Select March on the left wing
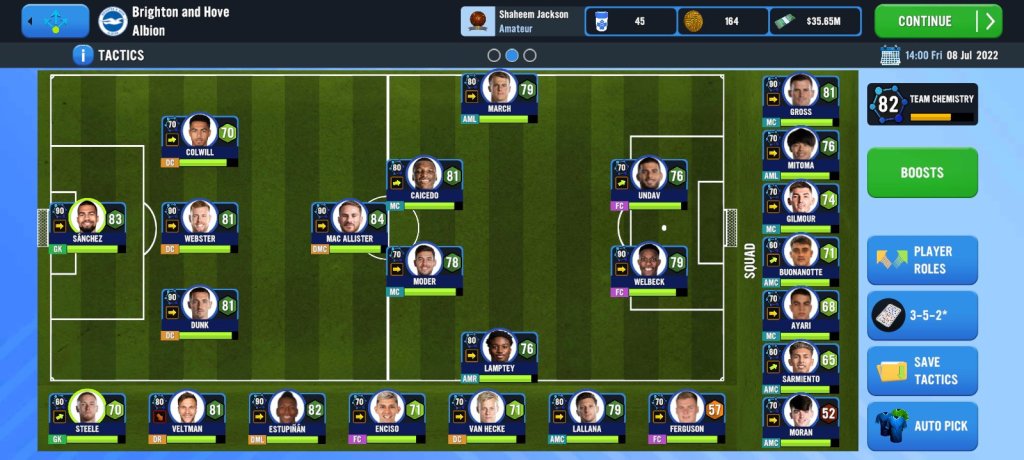Image resolution: width=1024 pixels, height=460 pixels. click(499, 95)
